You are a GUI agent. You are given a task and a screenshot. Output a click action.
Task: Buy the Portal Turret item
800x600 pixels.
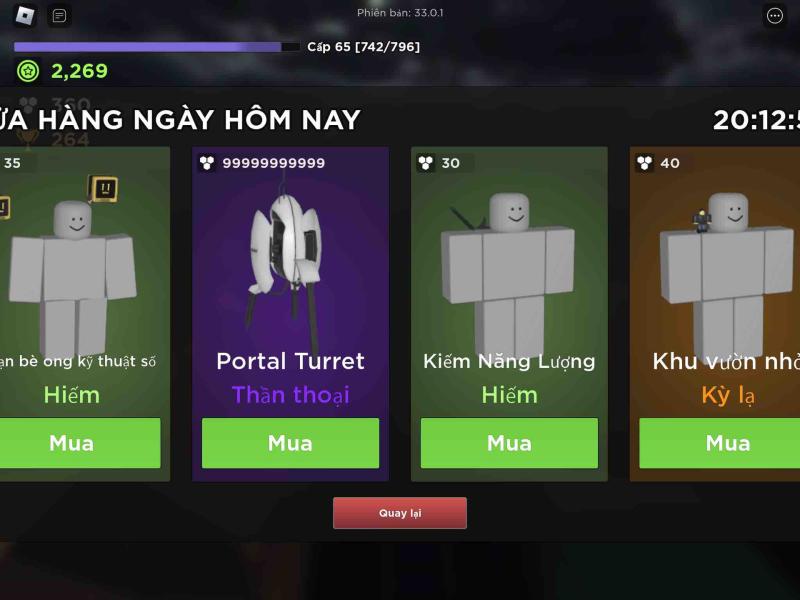click(x=290, y=443)
